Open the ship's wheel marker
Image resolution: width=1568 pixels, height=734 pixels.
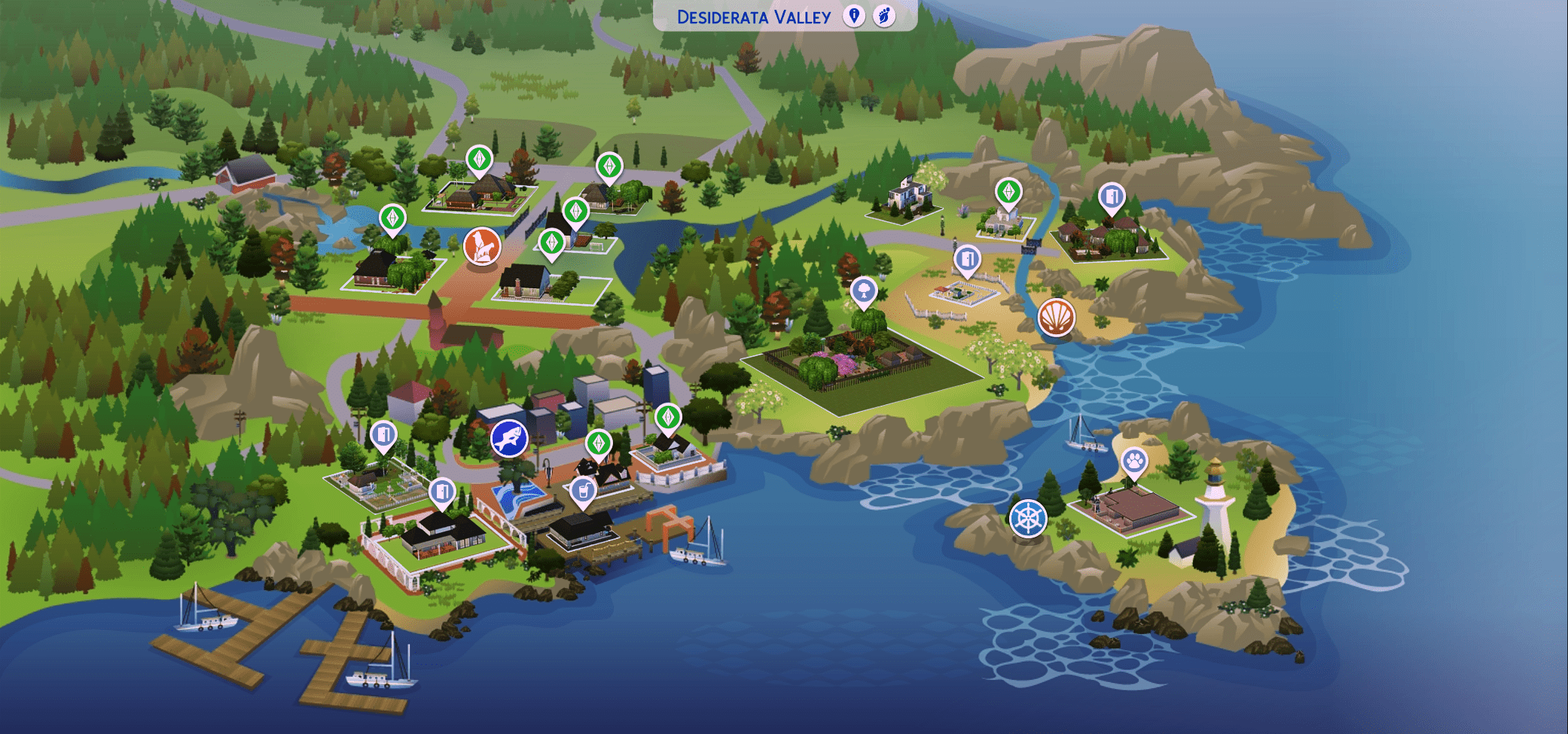1028,518
